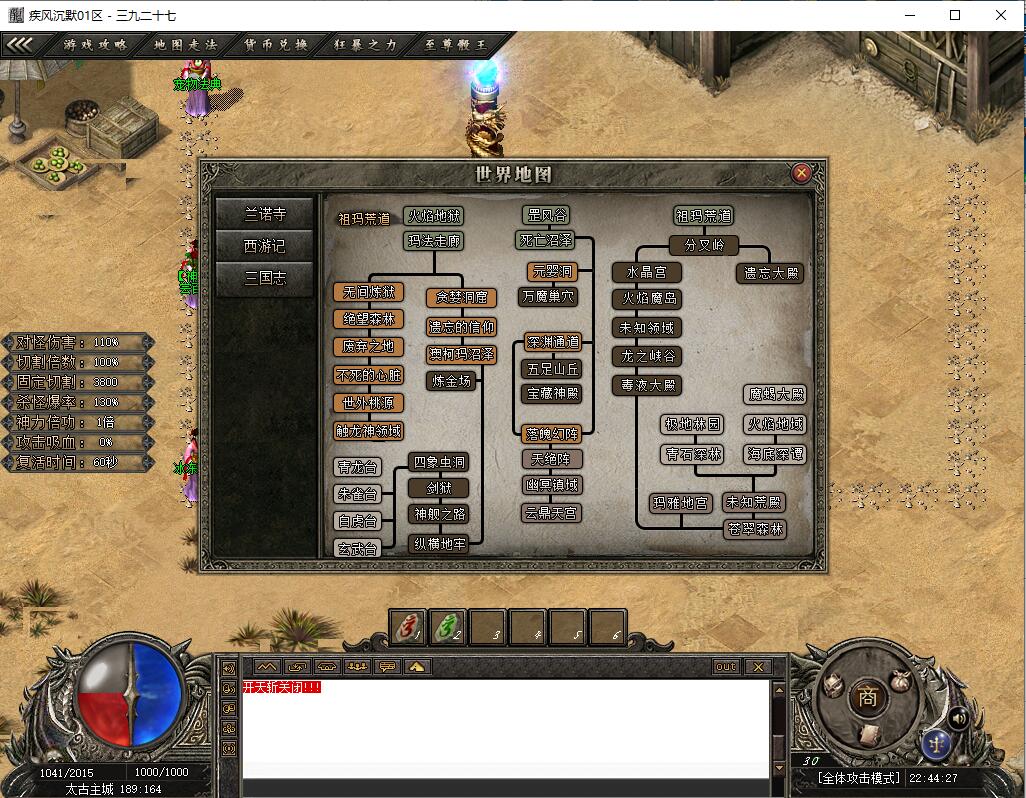The height and width of the screenshot is (798, 1026).
Task: Open the 商 shop button
Action: 867,698
